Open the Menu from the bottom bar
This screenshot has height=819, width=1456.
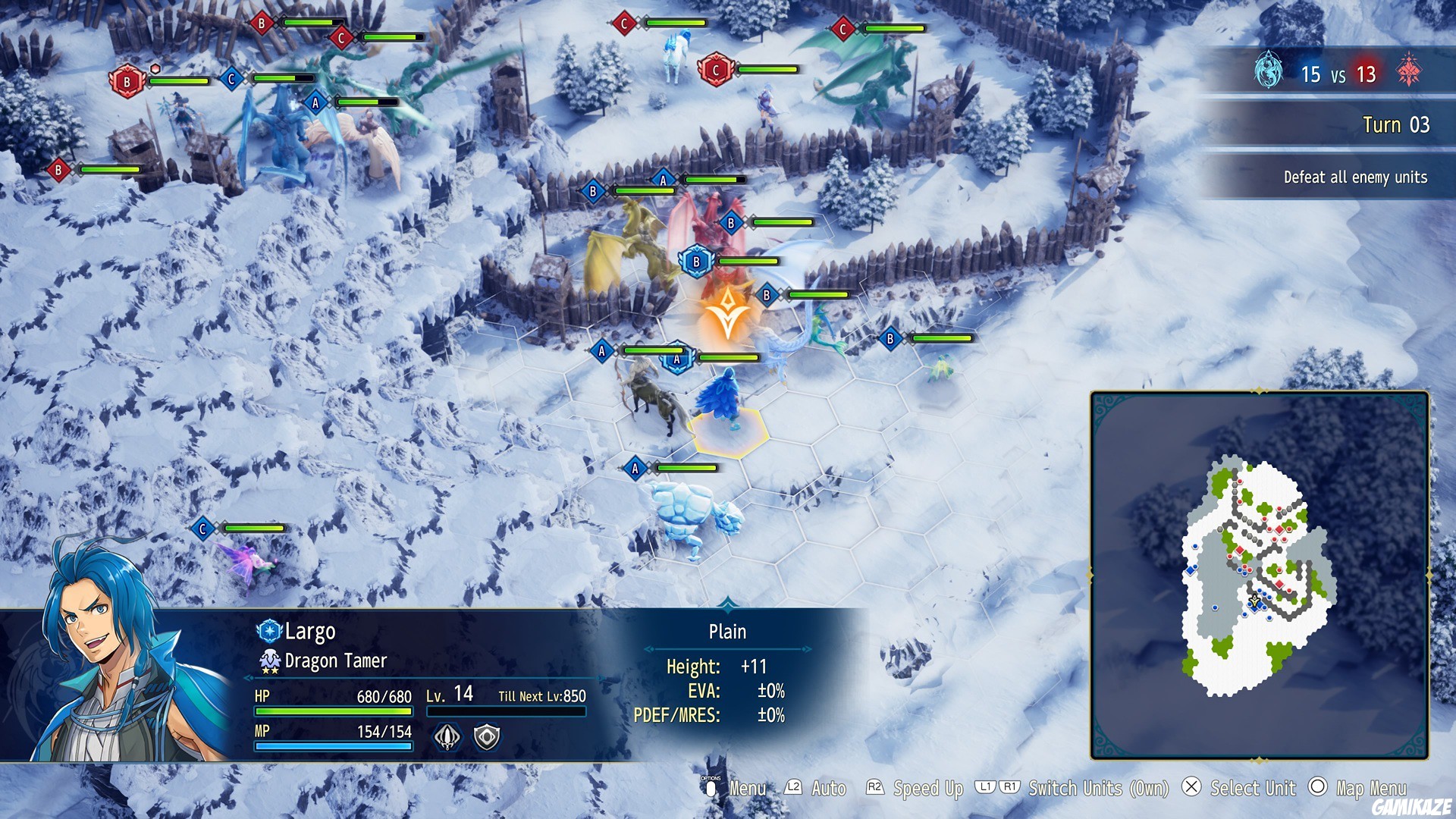746,789
